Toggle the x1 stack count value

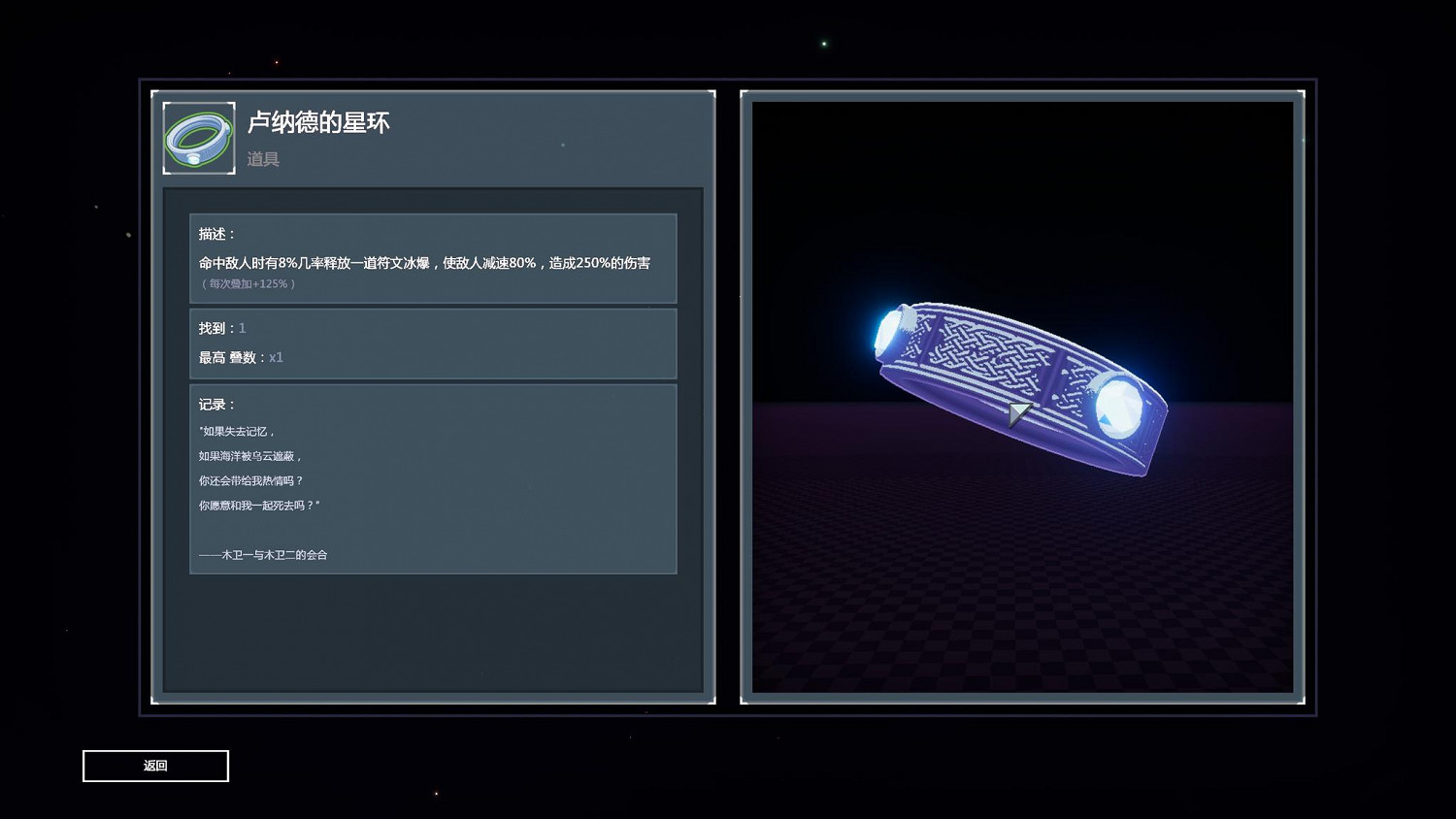(x=276, y=357)
